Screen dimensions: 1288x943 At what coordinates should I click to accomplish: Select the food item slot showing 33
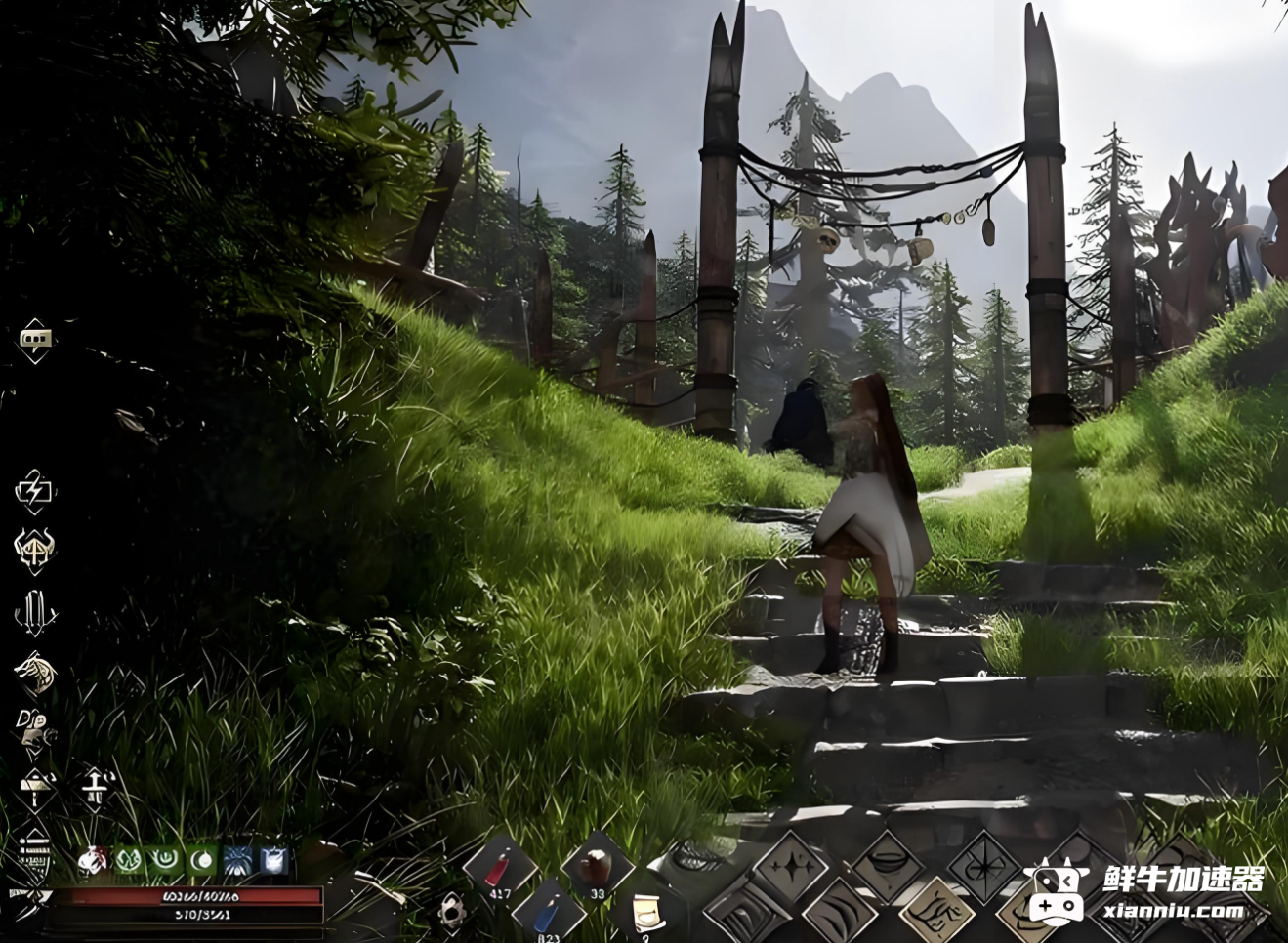tap(597, 866)
